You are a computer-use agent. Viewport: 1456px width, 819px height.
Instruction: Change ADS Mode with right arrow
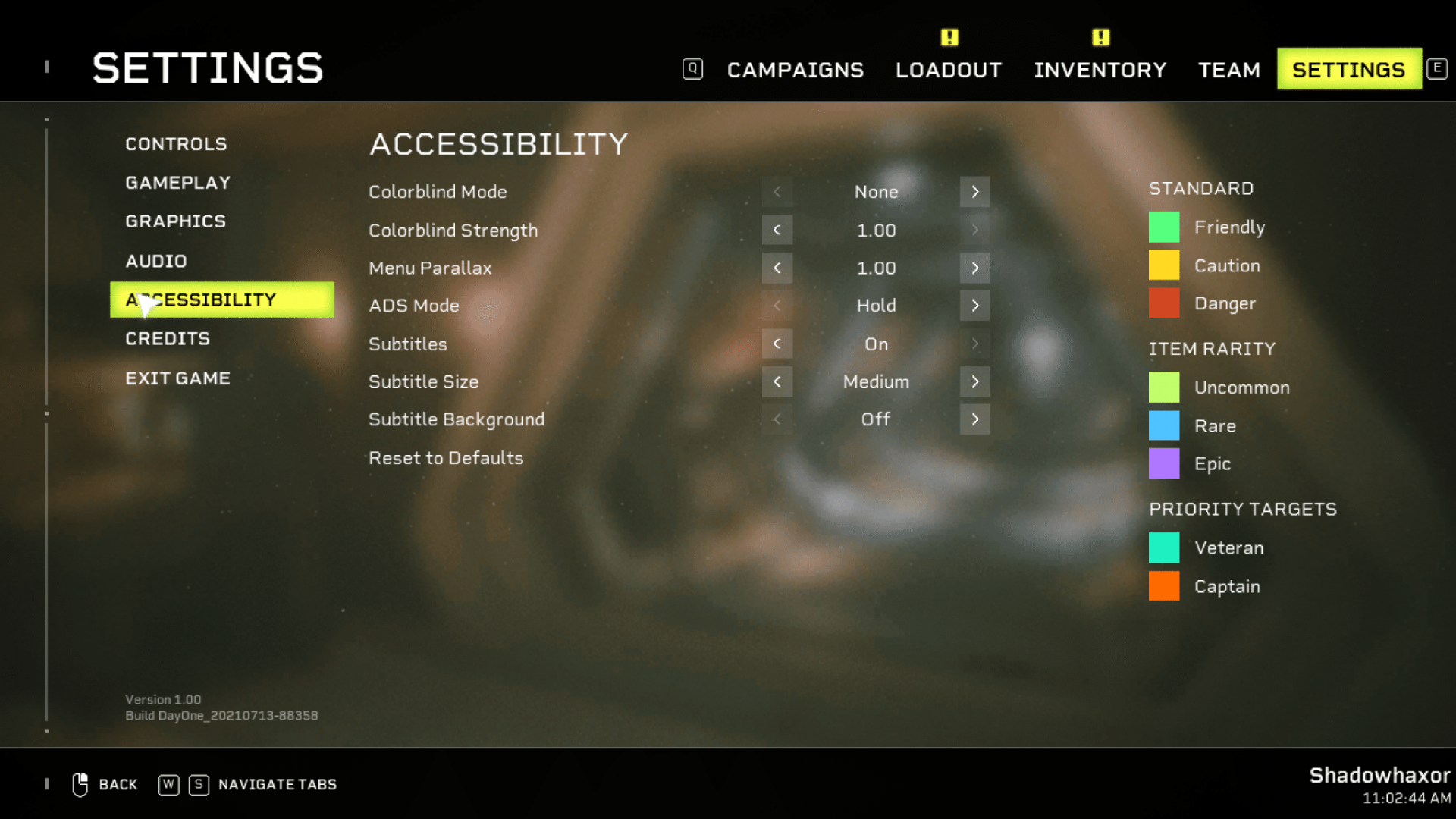point(974,306)
